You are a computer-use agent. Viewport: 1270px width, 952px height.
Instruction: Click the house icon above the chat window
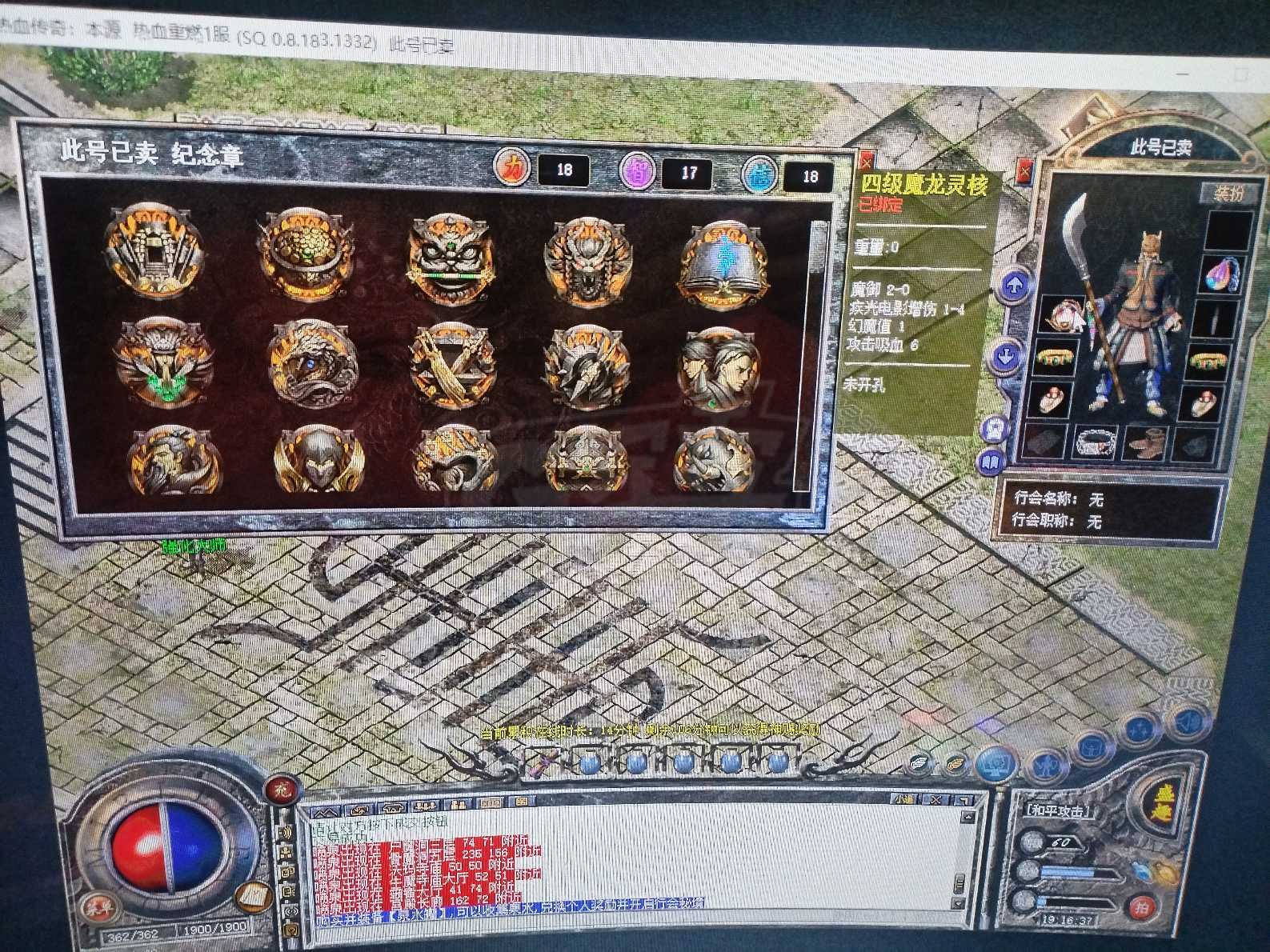click(391, 807)
